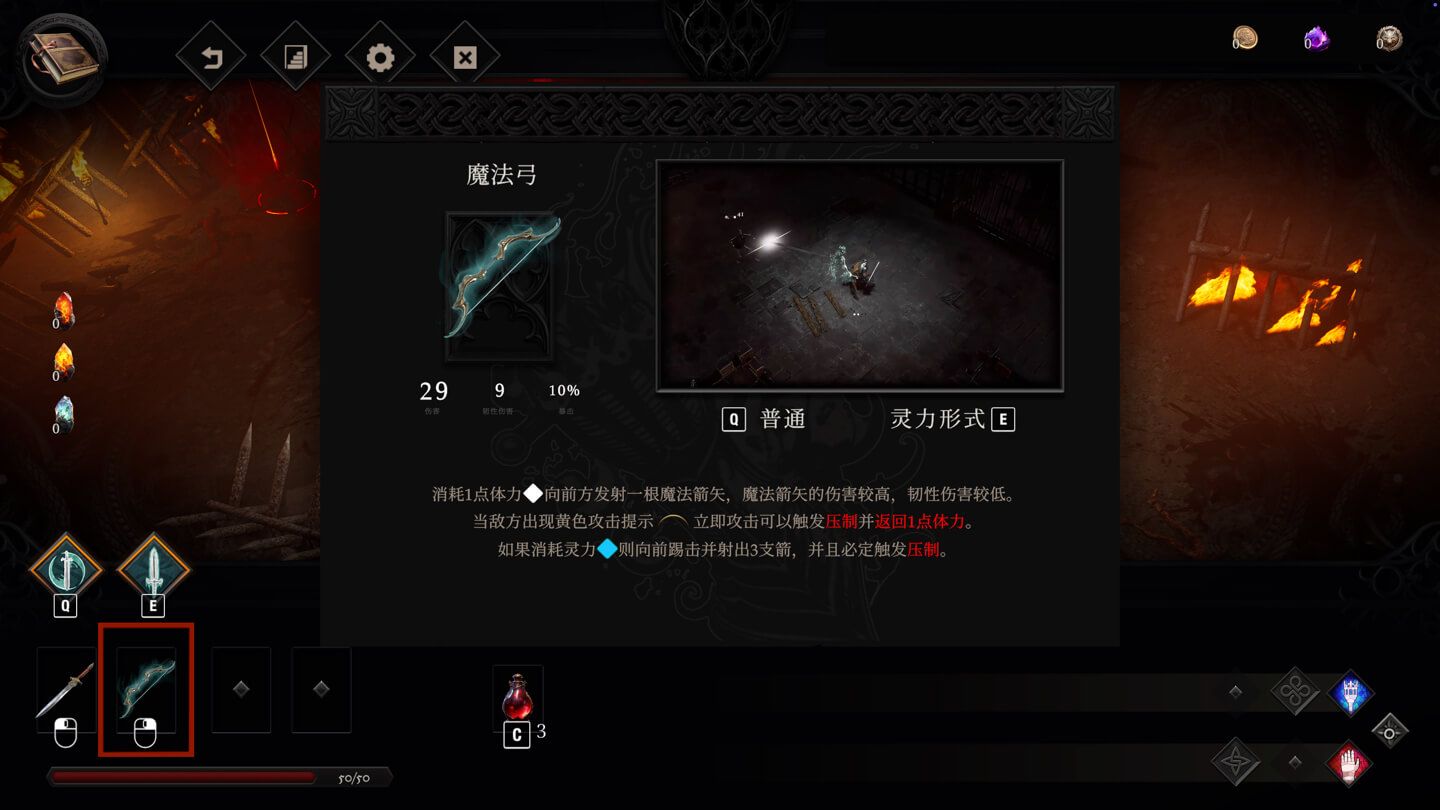Image resolution: width=1440 pixels, height=810 pixels.
Task: Select the E sword skill icon
Action: pyautogui.click(x=152, y=566)
